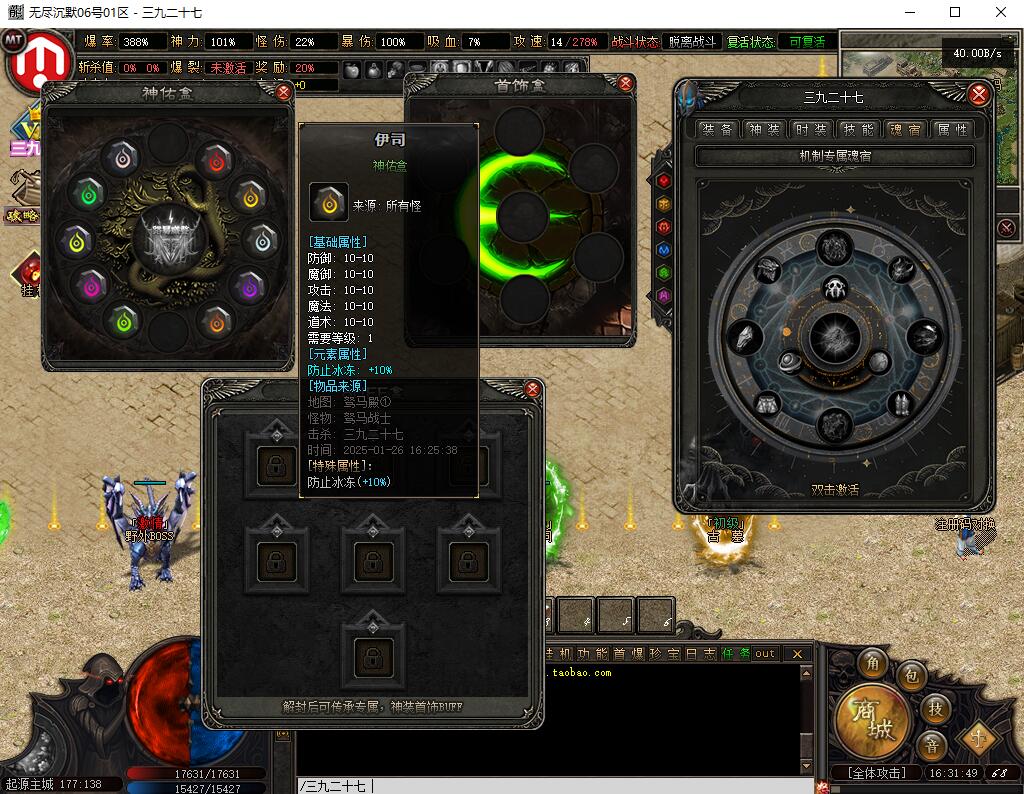Toggle the 音 sound round button
The image size is (1024, 794).
(x=932, y=744)
